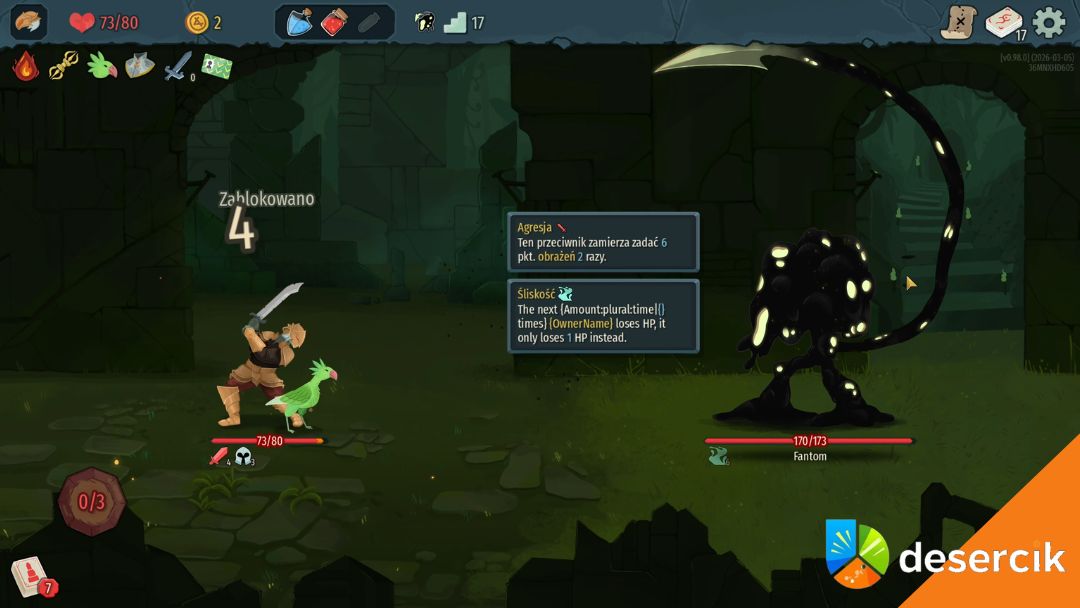
Task: Open the map scroll
Action: pyautogui.click(x=958, y=22)
